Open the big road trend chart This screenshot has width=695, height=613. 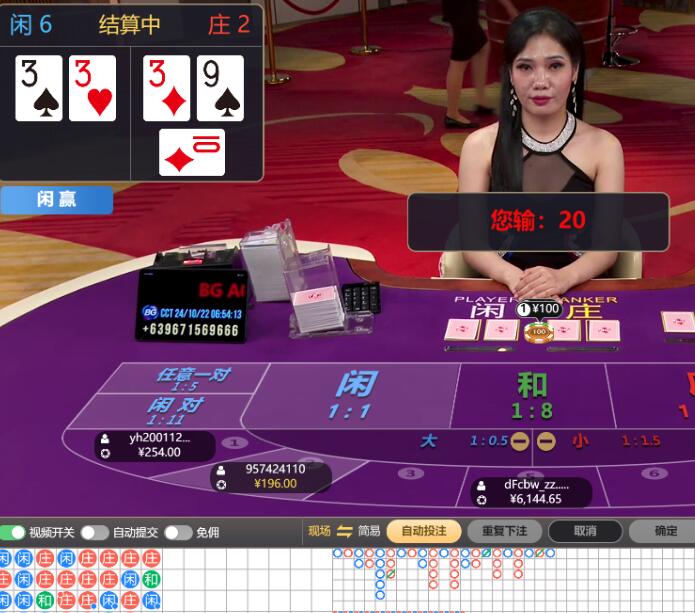click(x=510, y=580)
